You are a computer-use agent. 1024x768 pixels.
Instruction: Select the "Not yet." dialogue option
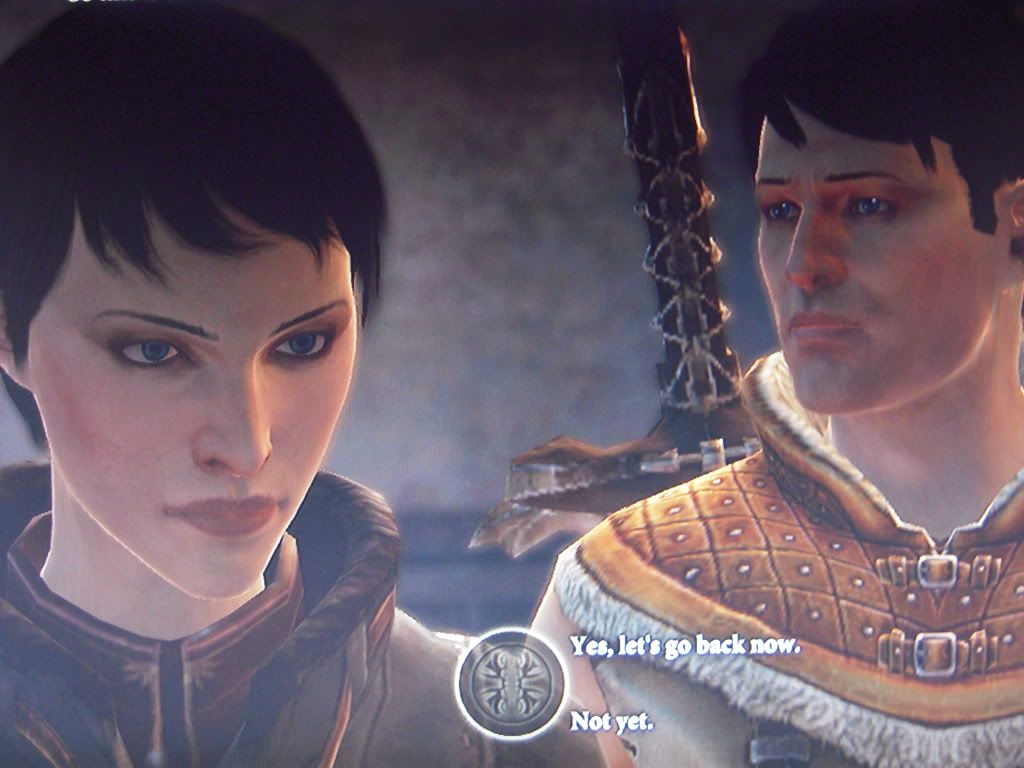point(611,720)
